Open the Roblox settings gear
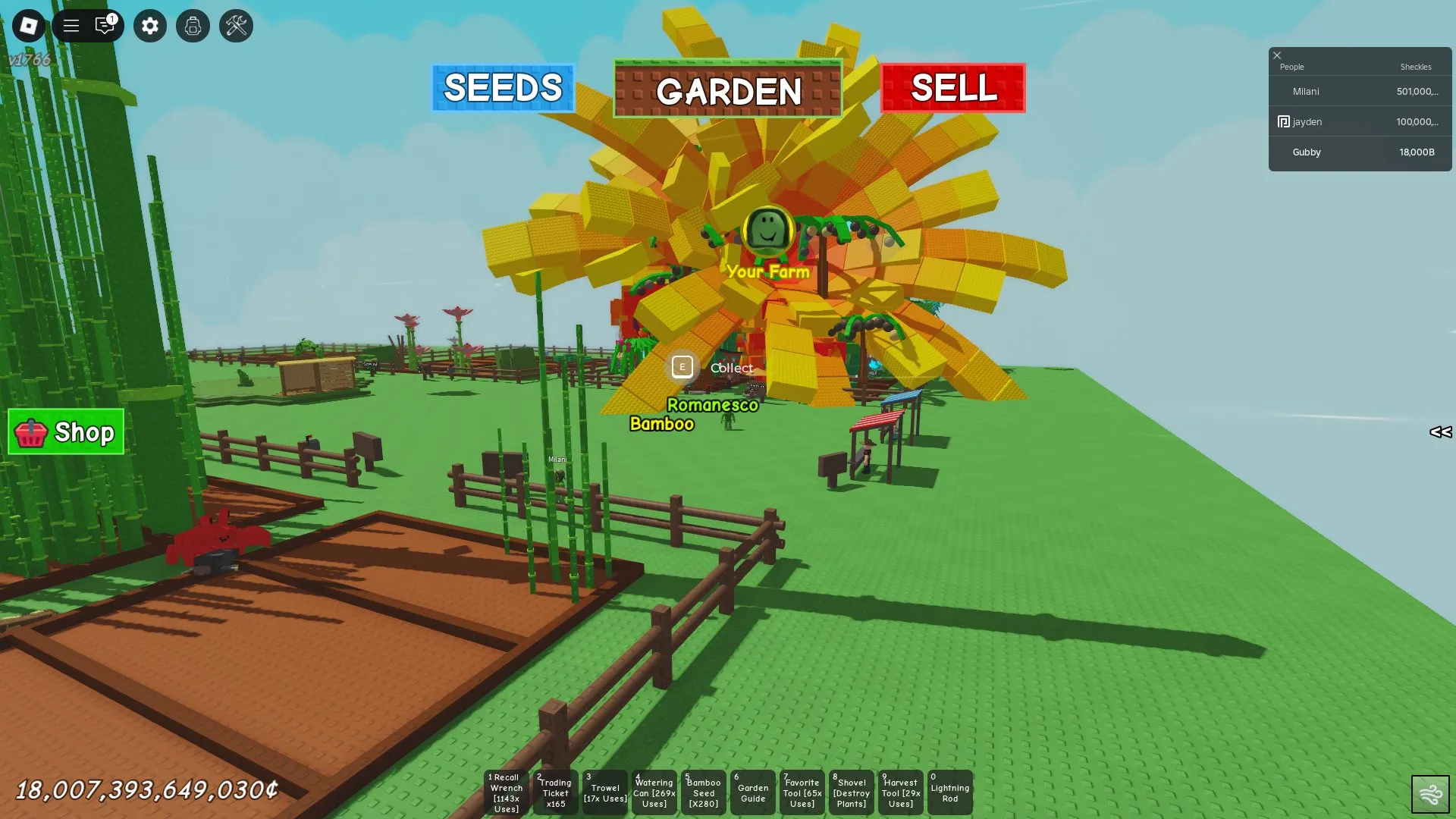Image resolution: width=1456 pixels, height=819 pixels. [149, 26]
